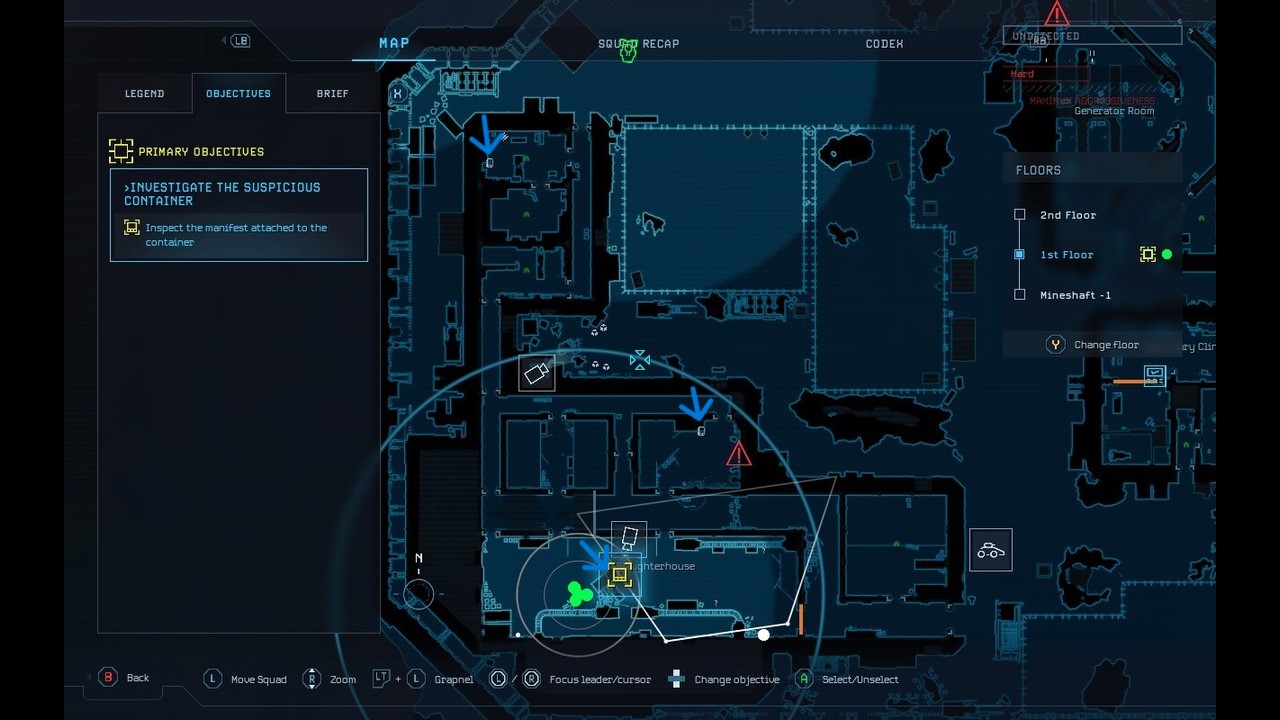
Task: Click the objective icon beside 1st Floor
Action: 1148,254
